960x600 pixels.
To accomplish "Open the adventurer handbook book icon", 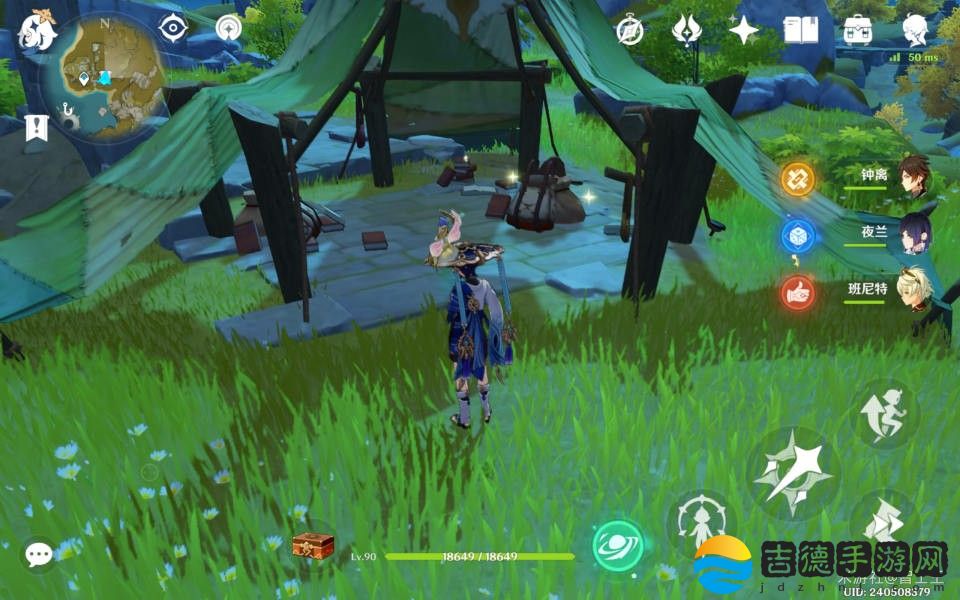I will coord(800,30).
